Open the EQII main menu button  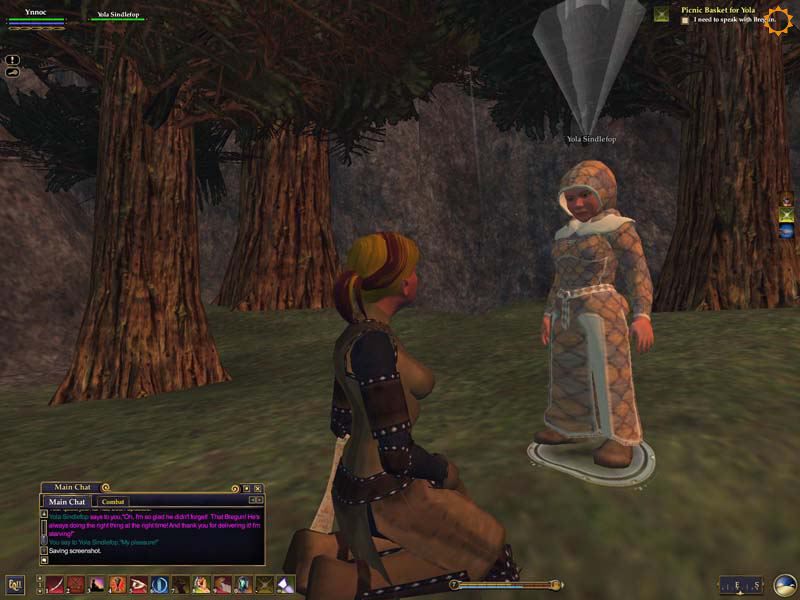(x=15, y=585)
